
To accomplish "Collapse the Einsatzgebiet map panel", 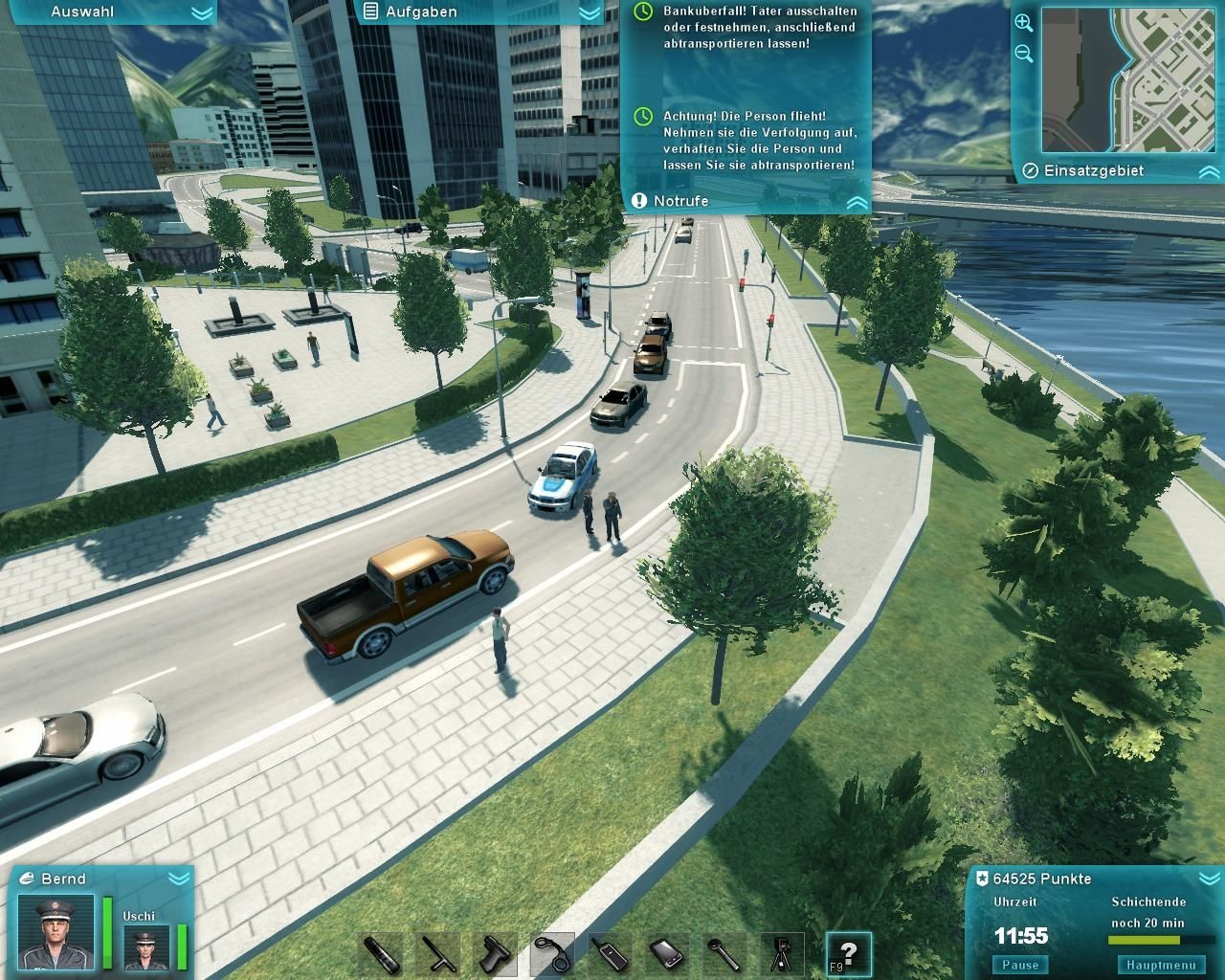I will pyautogui.click(x=1208, y=172).
